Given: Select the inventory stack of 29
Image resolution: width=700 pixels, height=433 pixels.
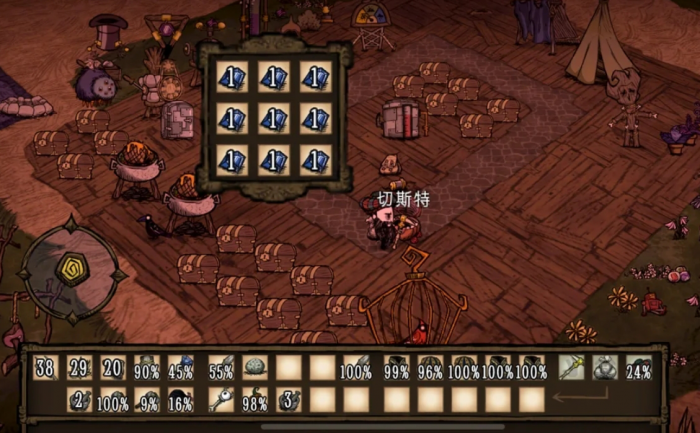Looking at the screenshot, I should (x=80, y=368).
